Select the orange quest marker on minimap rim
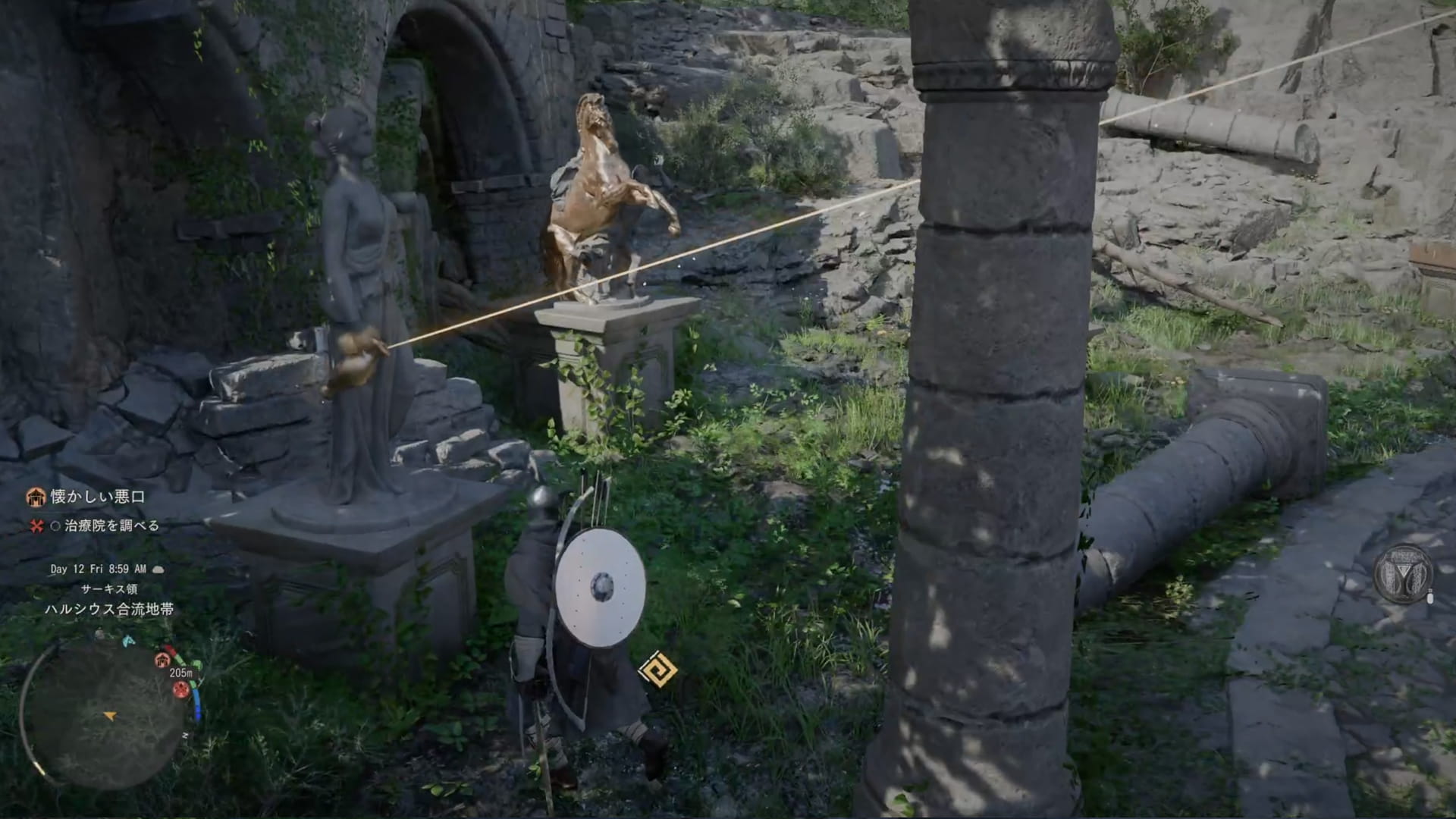This screenshot has width=1456, height=819. 162,660
